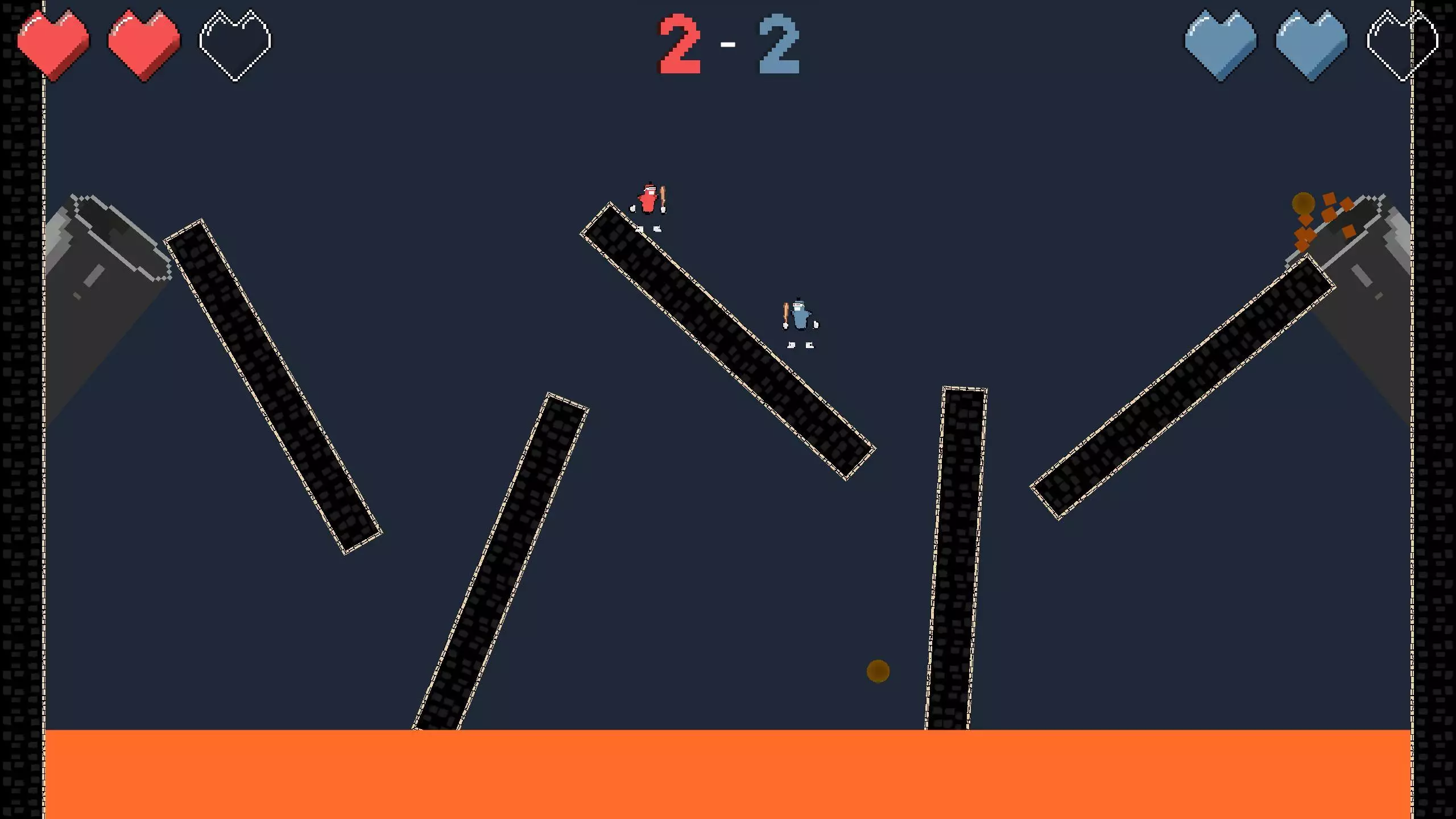Screen dimensions: 1456x819
Task: Click the brown ball above the lava
Action: tap(878, 671)
